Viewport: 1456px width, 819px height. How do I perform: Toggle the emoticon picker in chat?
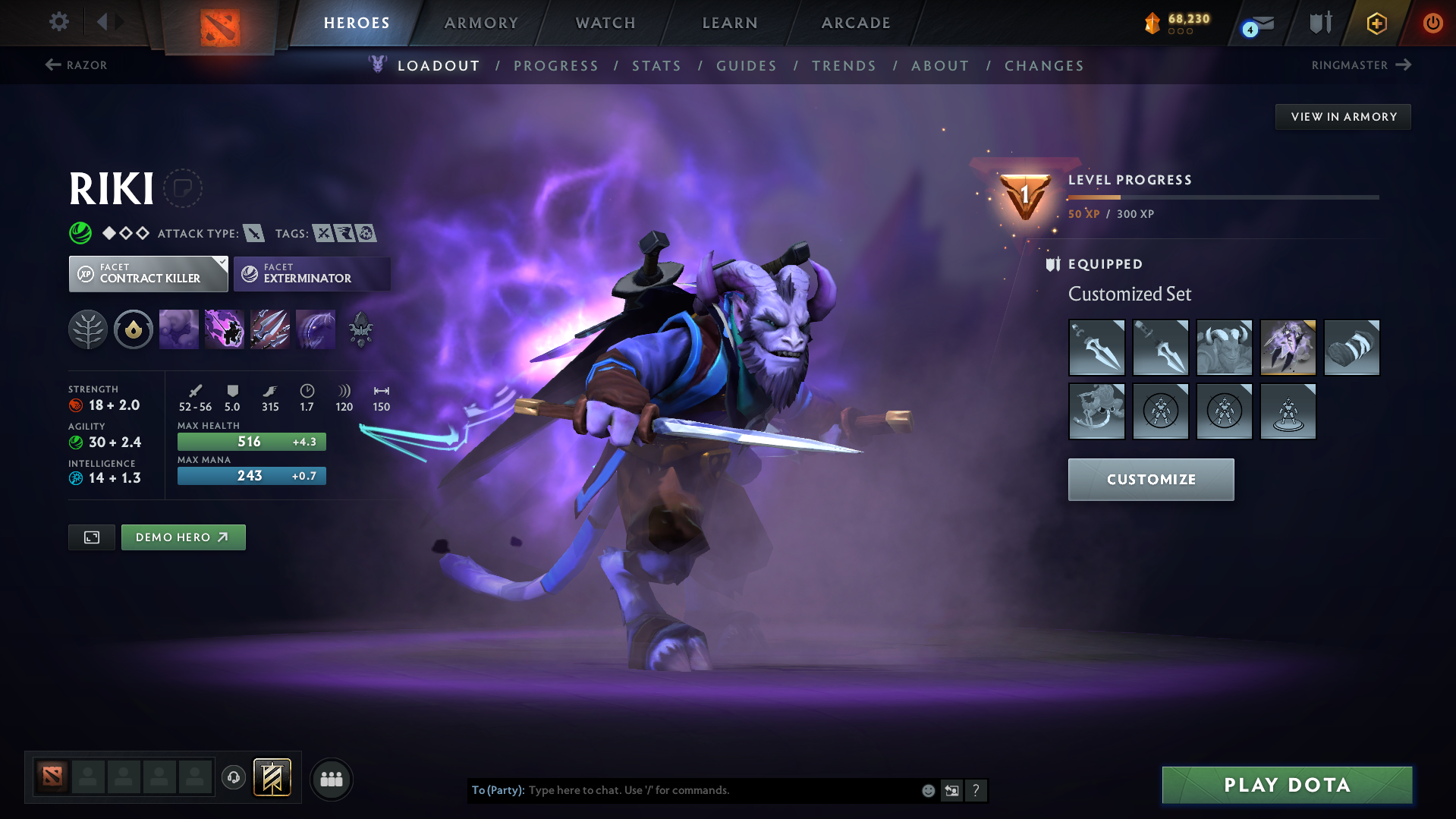tap(927, 790)
